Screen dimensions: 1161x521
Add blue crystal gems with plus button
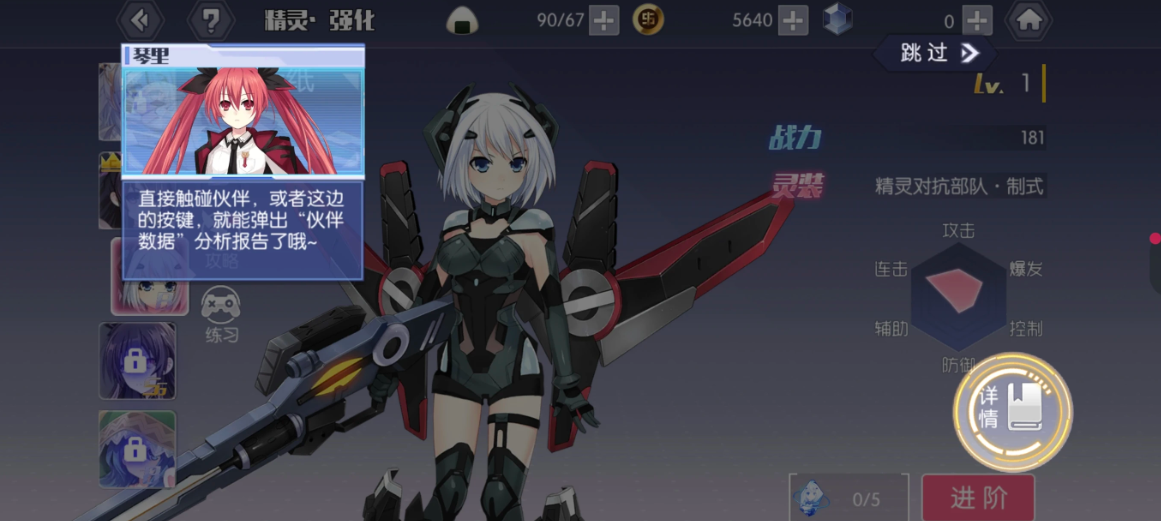click(x=977, y=20)
